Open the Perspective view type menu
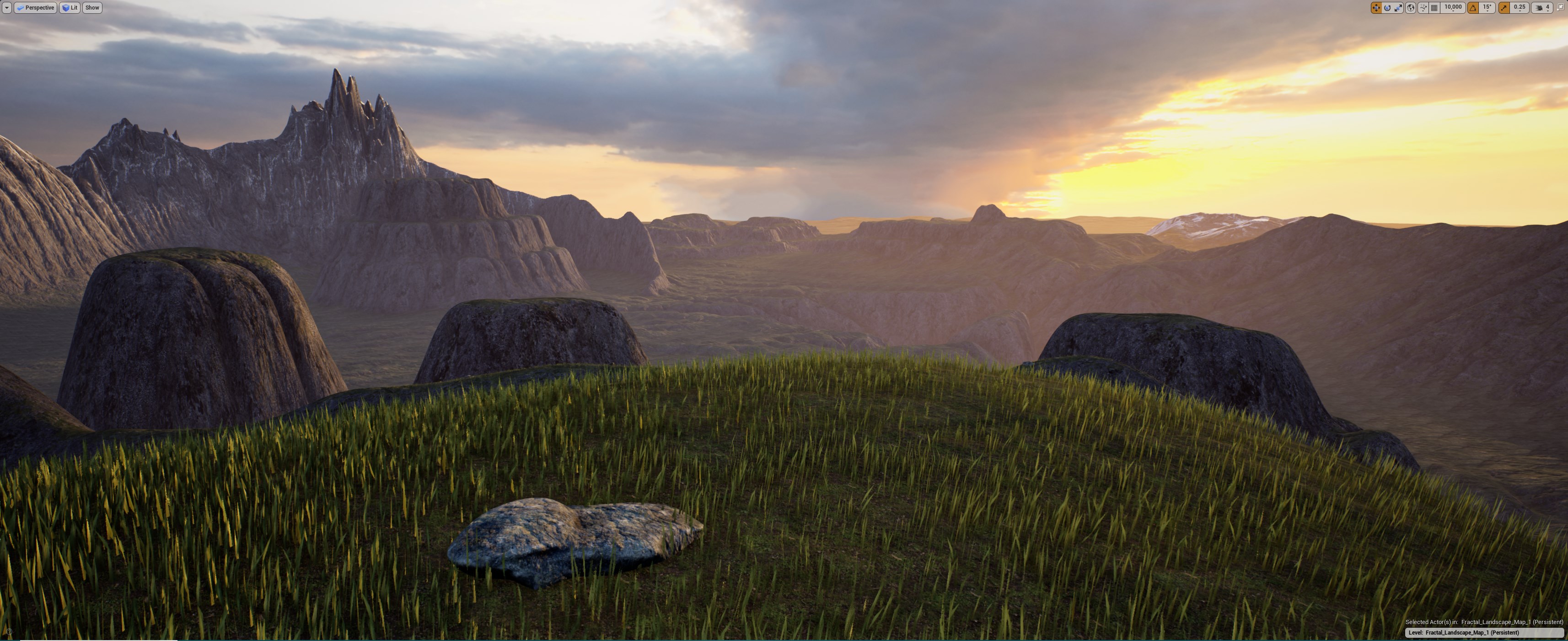The height and width of the screenshot is (641, 1568). [x=36, y=8]
